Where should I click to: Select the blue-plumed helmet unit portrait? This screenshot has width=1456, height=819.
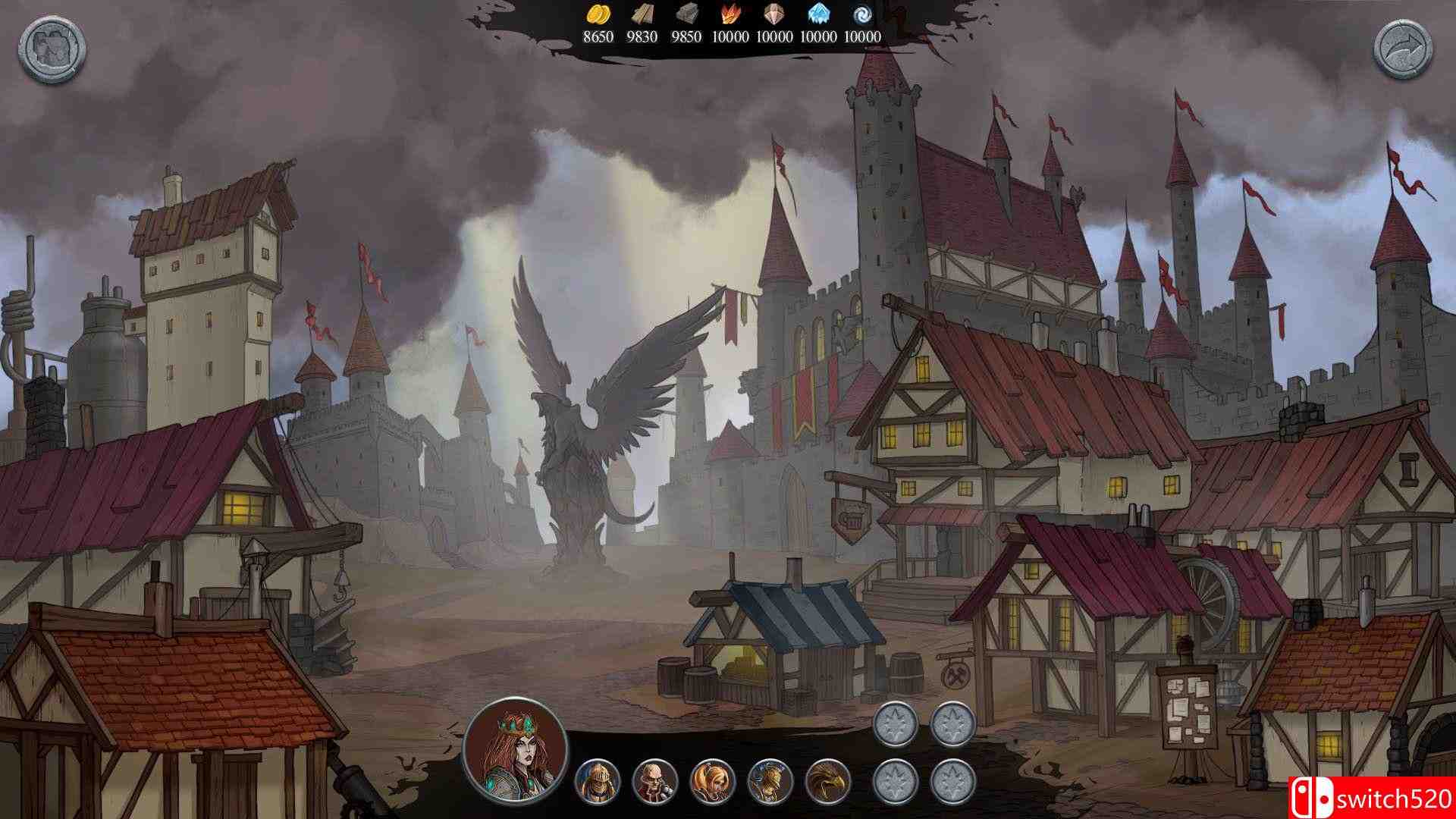point(770,782)
